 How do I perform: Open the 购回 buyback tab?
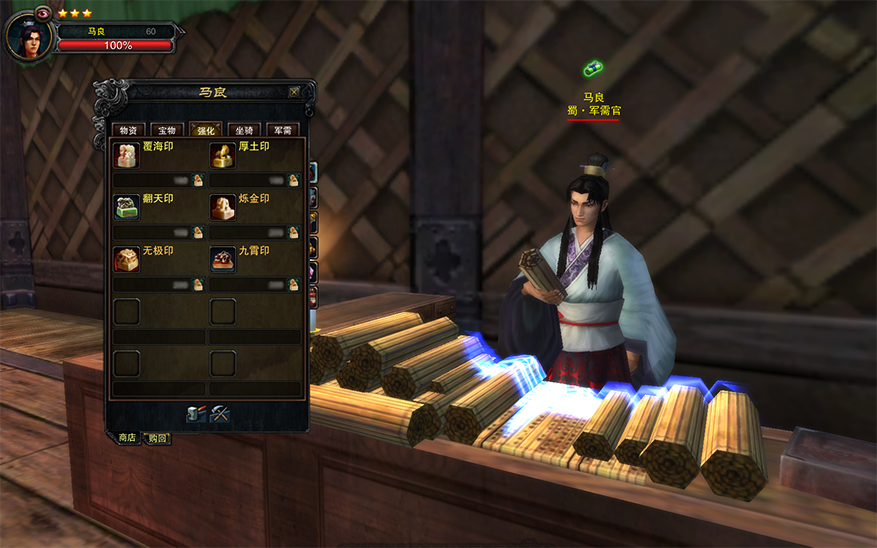pyautogui.click(x=157, y=438)
